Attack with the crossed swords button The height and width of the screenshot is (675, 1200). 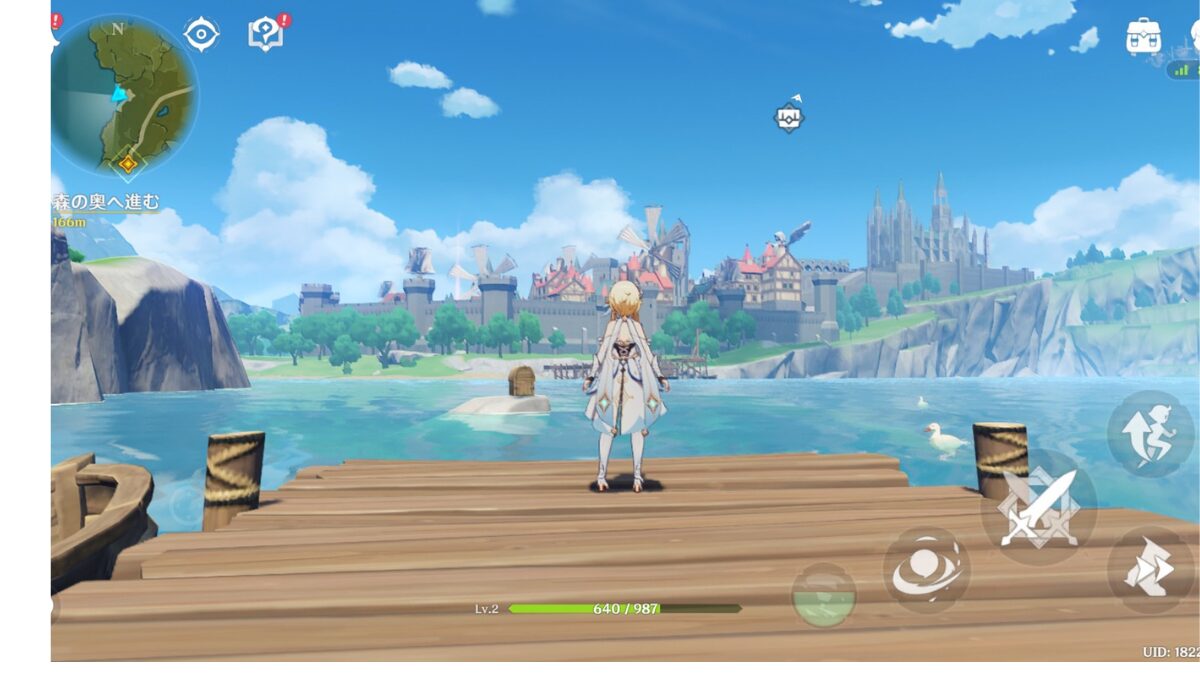coord(1038,506)
